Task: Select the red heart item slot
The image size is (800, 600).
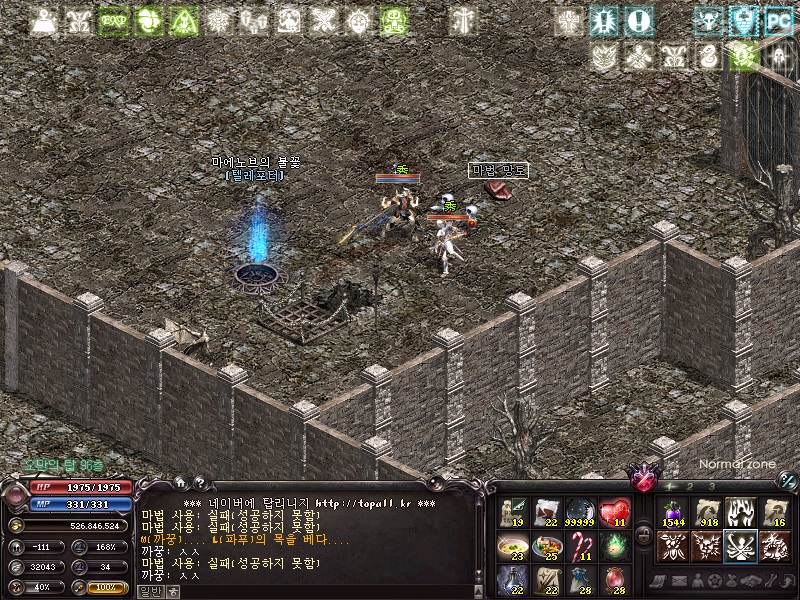Action: coord(614,512)
